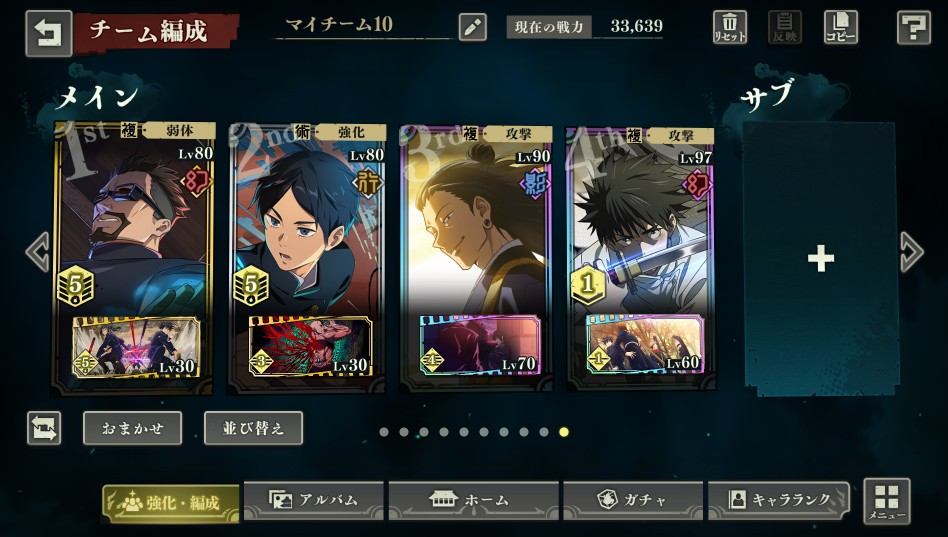This screenshot has height=537, width=948.
Task: Edit the team name with the pencil icon
Action: coord(472,27)
